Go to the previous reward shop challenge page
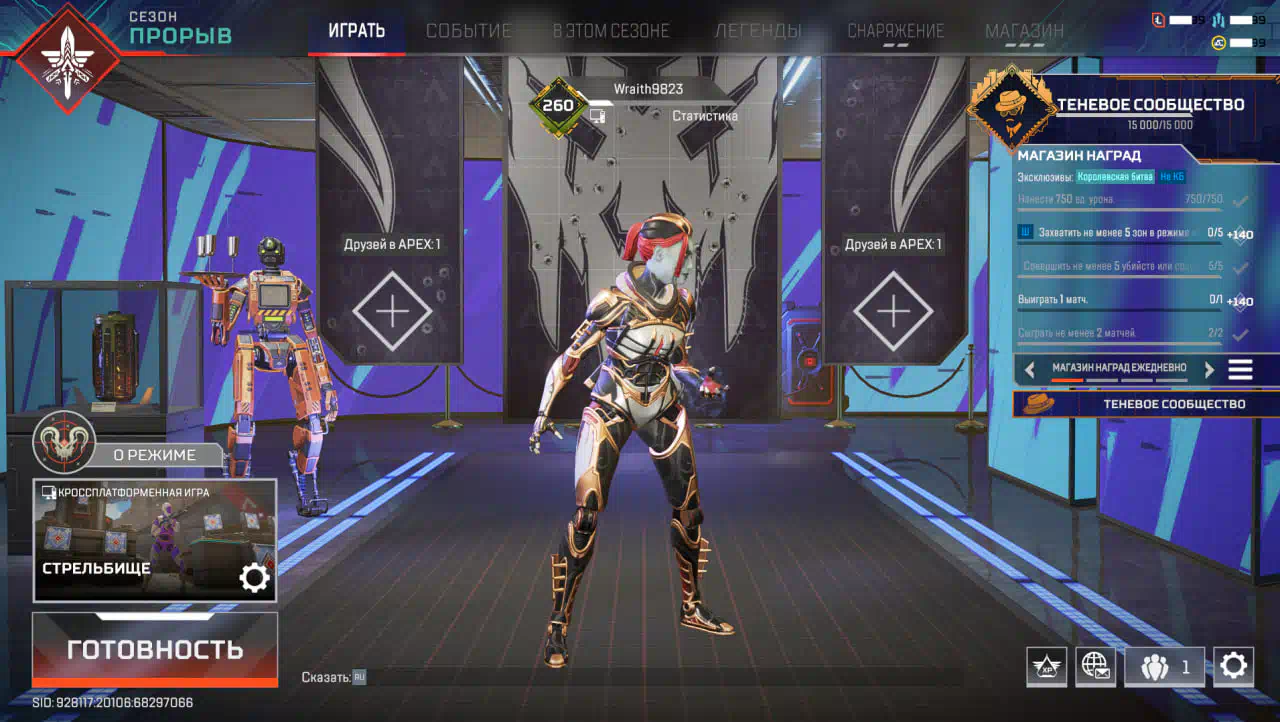Image resolution: width=1280 pixels, height=722 pixels. (x=1030, y=369)
